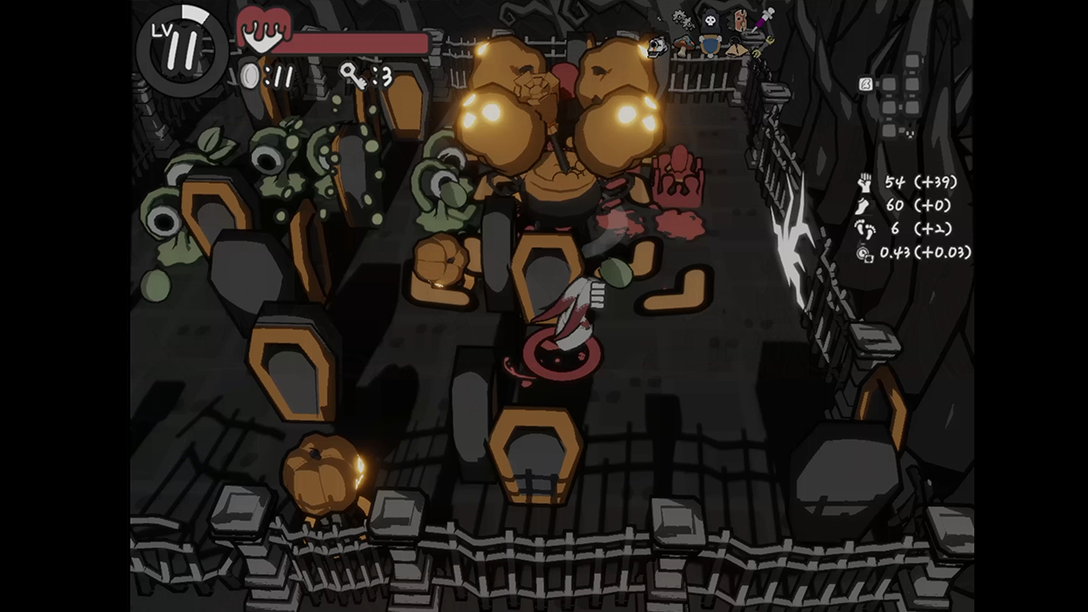1088x612 pixels.
Task: Select the purple syringe item icon
Action: 764,19
